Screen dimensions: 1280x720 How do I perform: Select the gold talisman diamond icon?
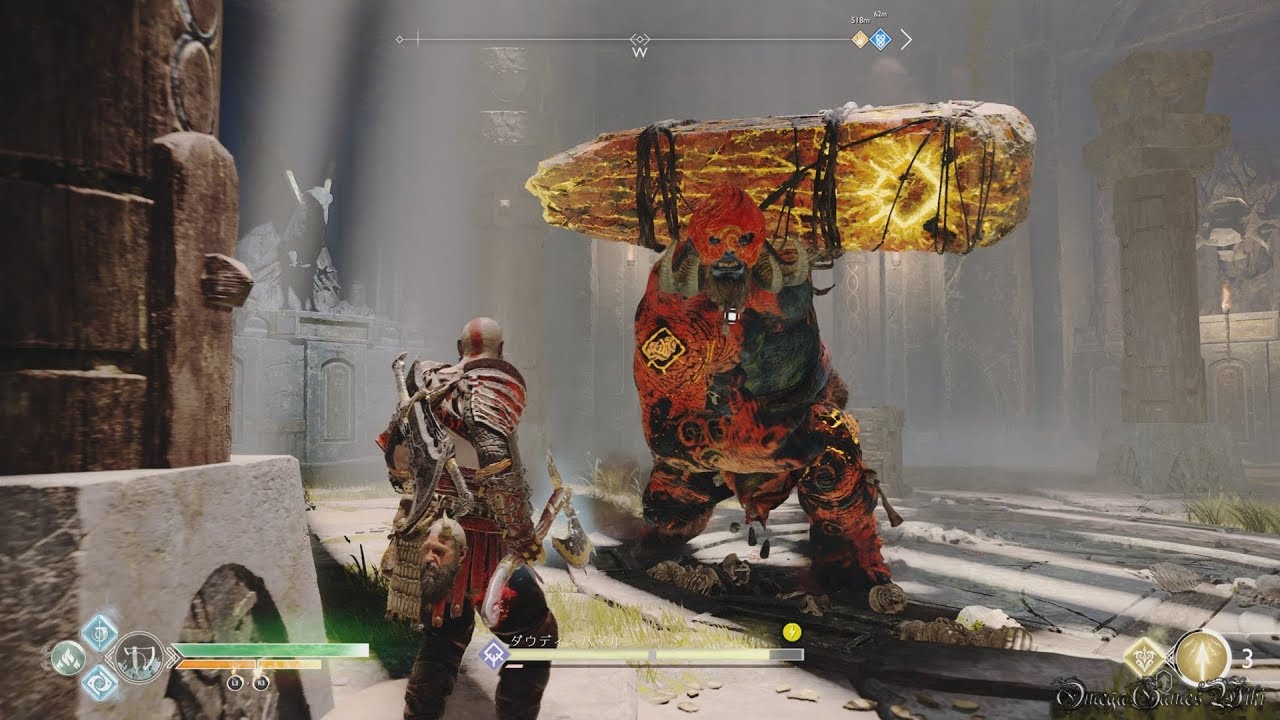pyautogui.click(x=1145, y=657)
